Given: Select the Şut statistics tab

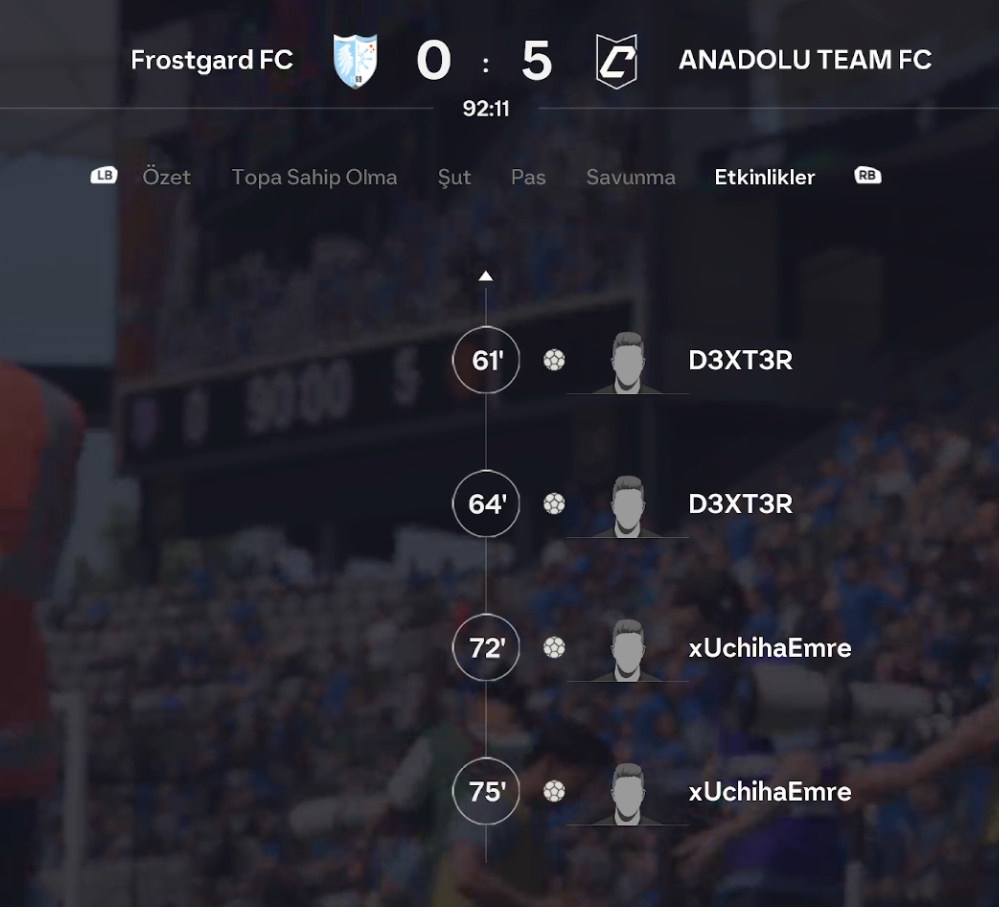Looking at the screenshot, I should [x=454, y=177].
